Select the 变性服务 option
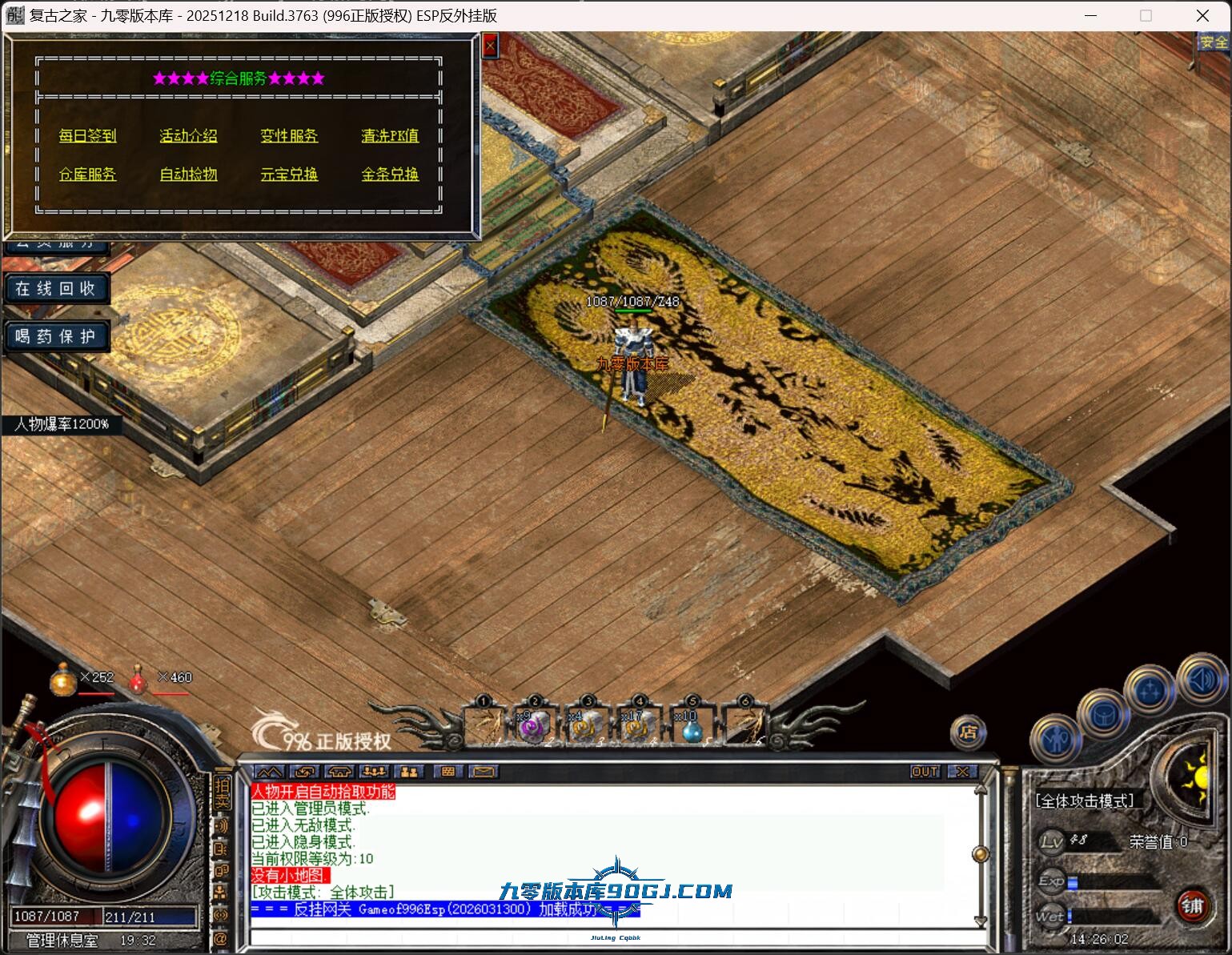 click(x=290, y=136)
